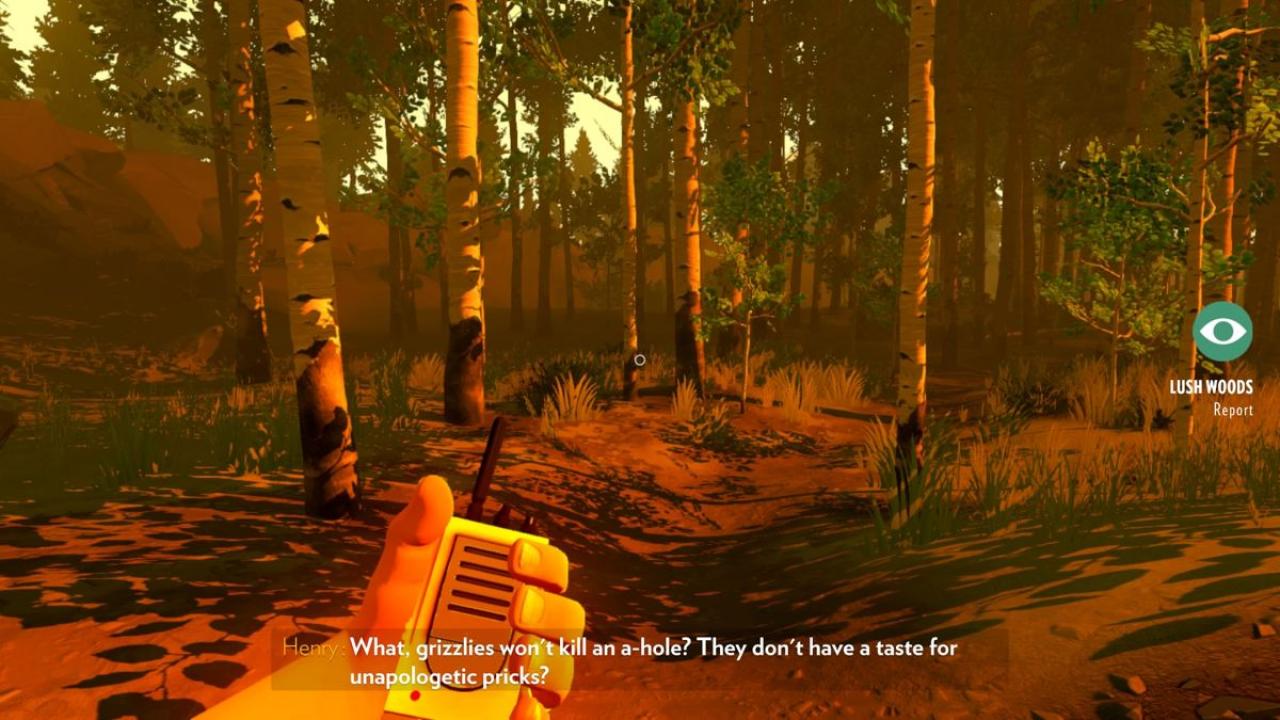The height and width of the screenshot is (720, 1280).
Task: Click the grizzlies dialogue subtitle text
Action: pyautogui.click(x=660, y=649)
